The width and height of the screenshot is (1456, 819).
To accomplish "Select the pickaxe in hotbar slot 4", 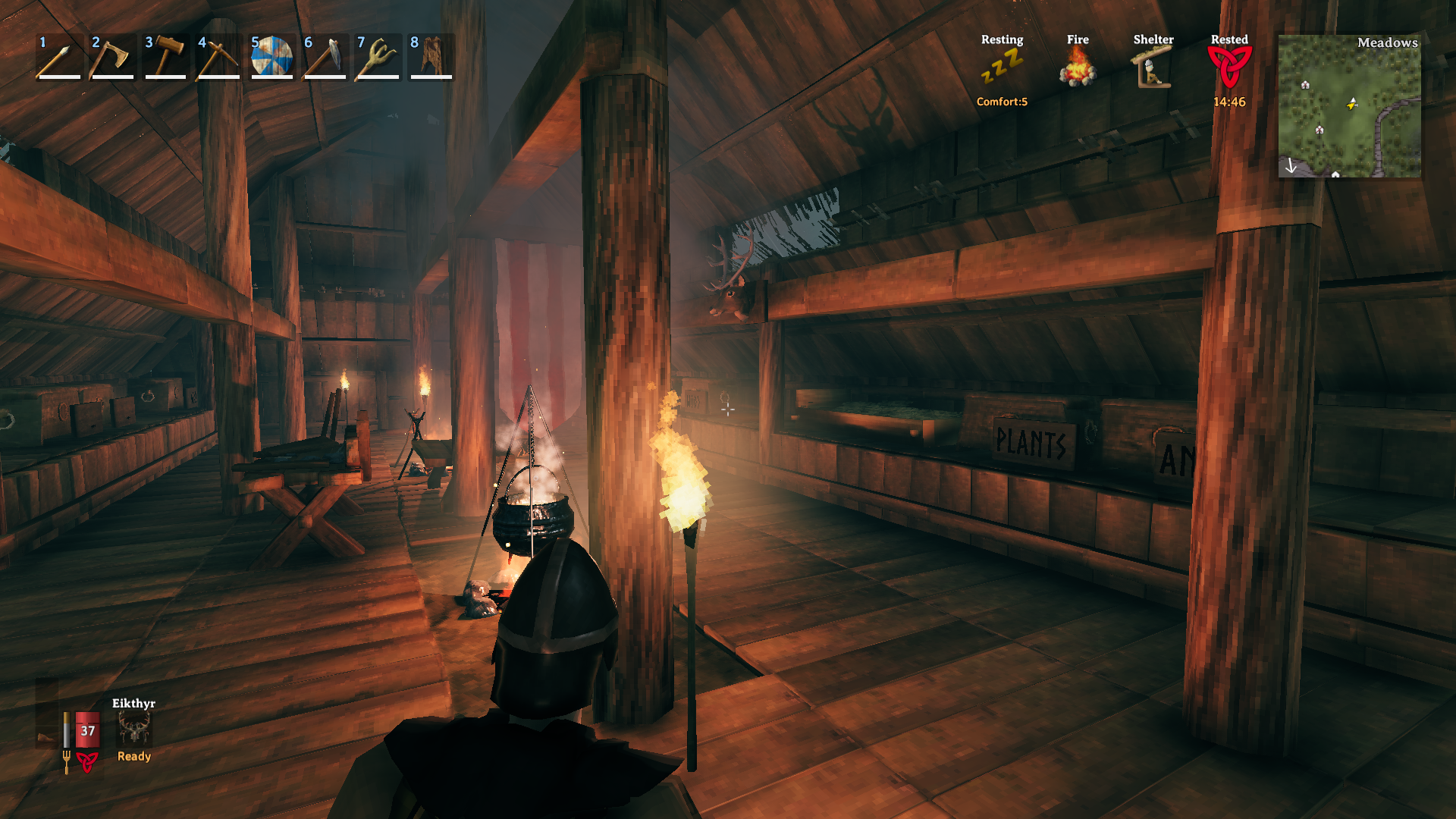I will tap(218, 57).
